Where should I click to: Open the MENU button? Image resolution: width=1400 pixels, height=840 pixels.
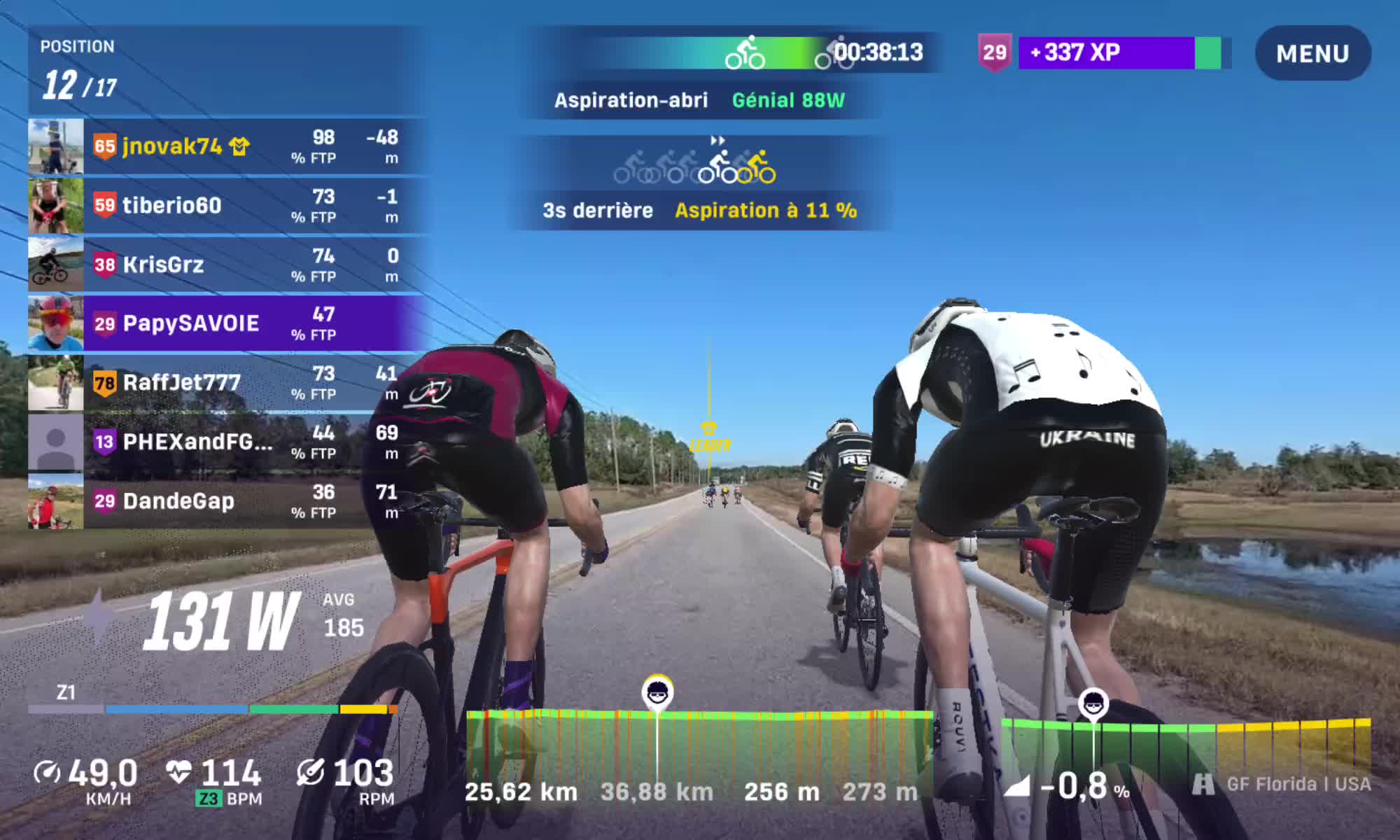pyautogui.click(x=1312, y=53)
